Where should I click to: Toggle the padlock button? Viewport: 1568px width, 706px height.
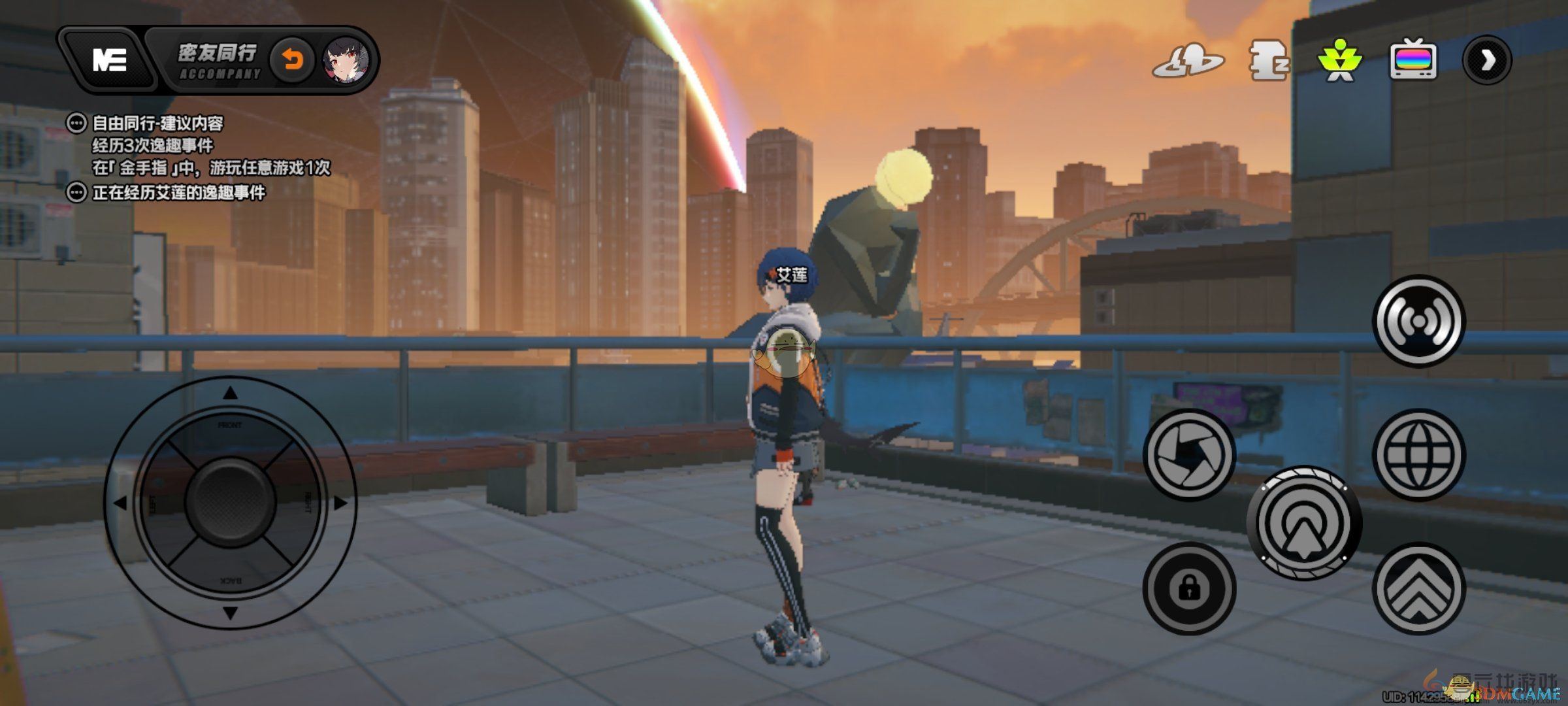[x=1189, y=588]
